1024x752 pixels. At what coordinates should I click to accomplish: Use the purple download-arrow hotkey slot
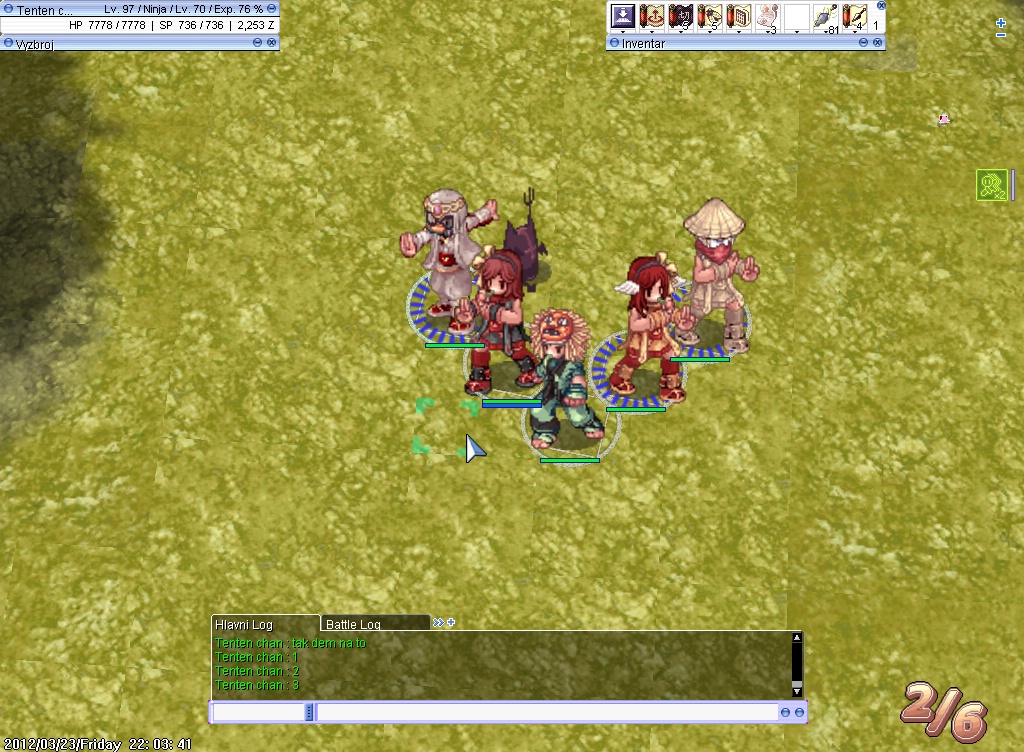pyautogui.click(x=623, y=16)
